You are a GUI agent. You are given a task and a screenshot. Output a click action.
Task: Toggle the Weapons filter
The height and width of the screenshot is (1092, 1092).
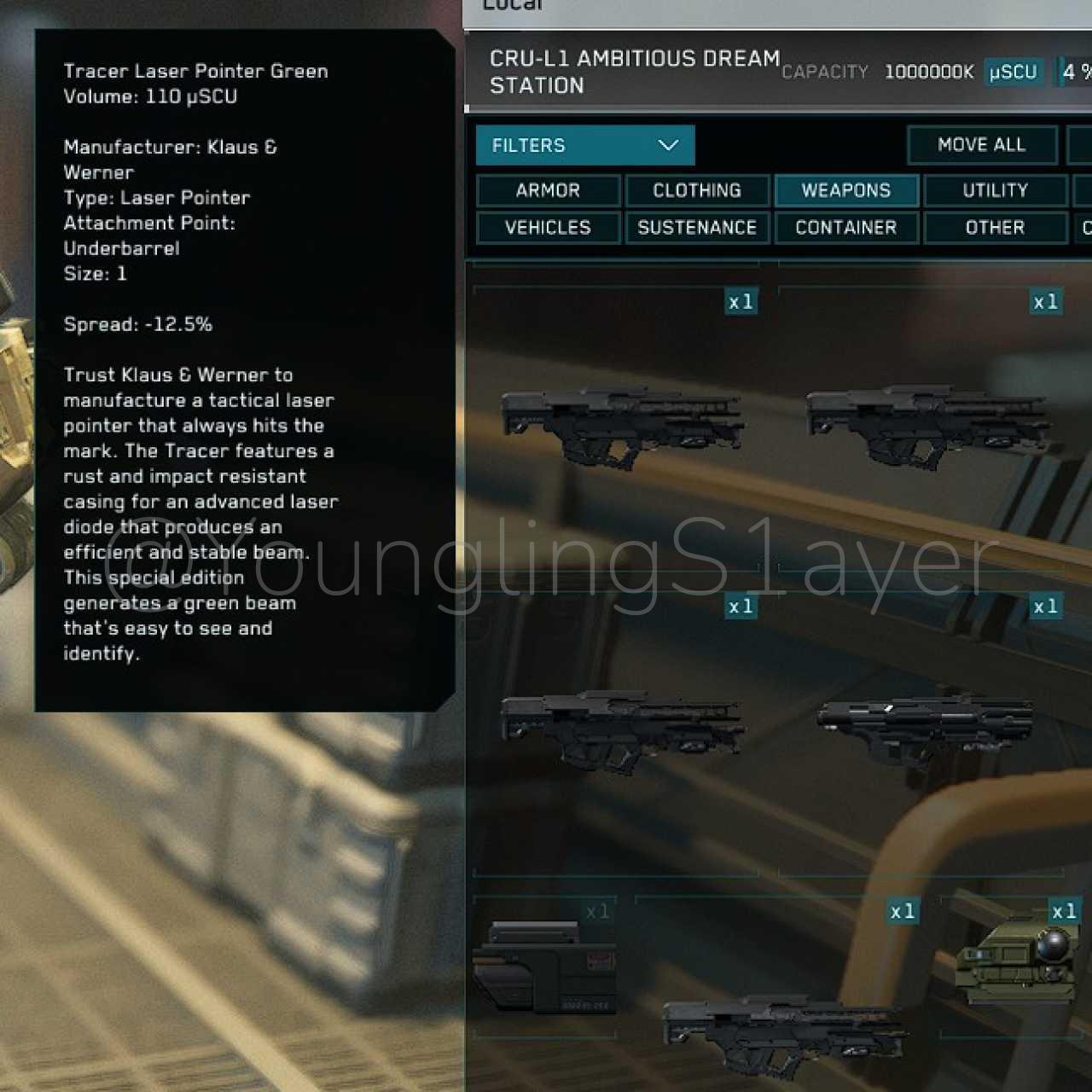(x=846, y=190)
